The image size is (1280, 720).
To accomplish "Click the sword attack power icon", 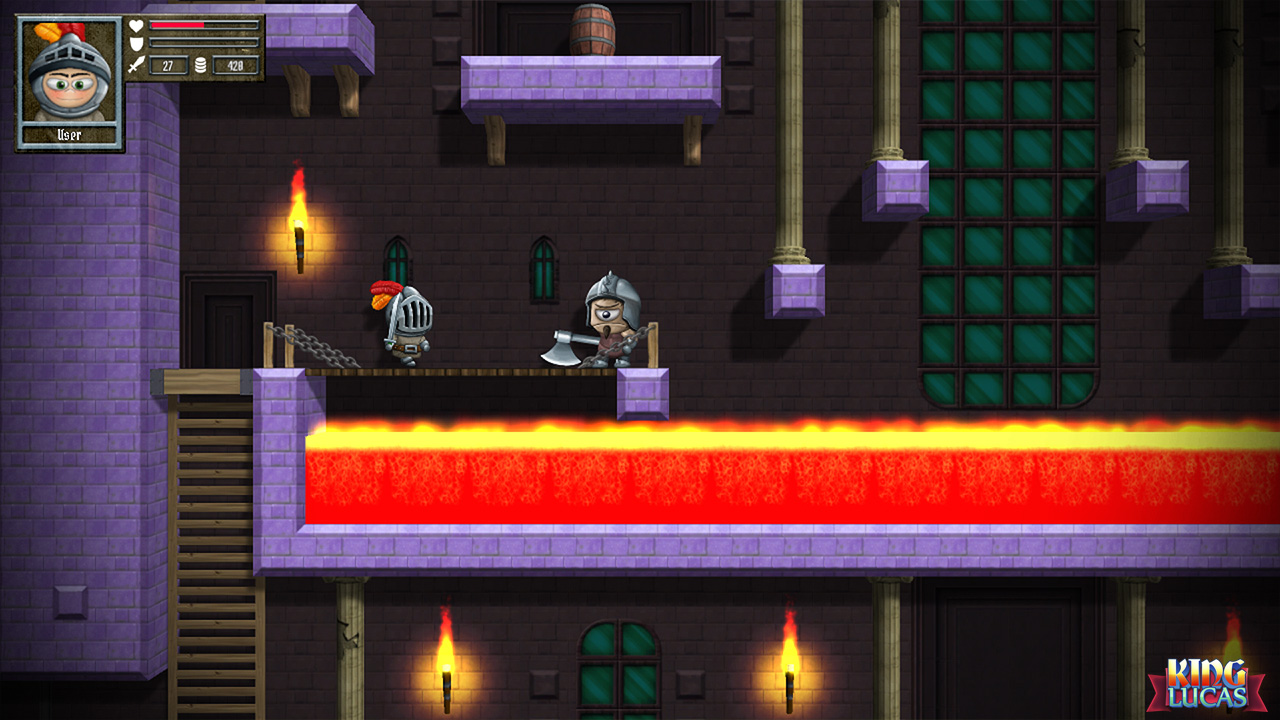I will tap(137, 63).
